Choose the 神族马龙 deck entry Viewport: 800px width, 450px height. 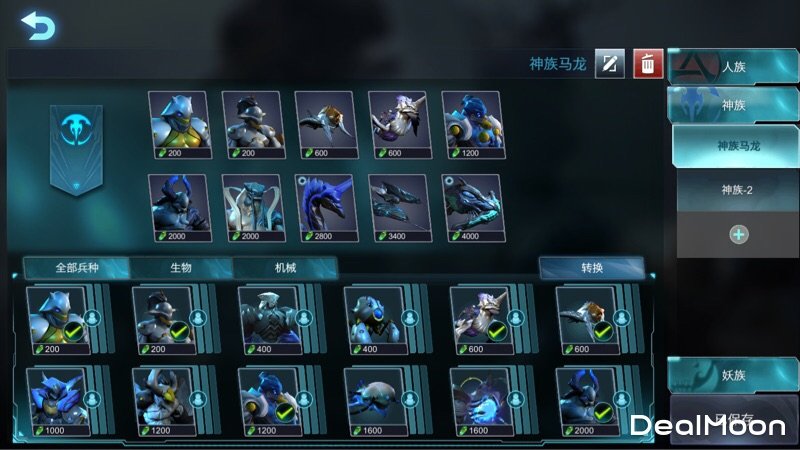pyautogui.click(x=738, y=146)
